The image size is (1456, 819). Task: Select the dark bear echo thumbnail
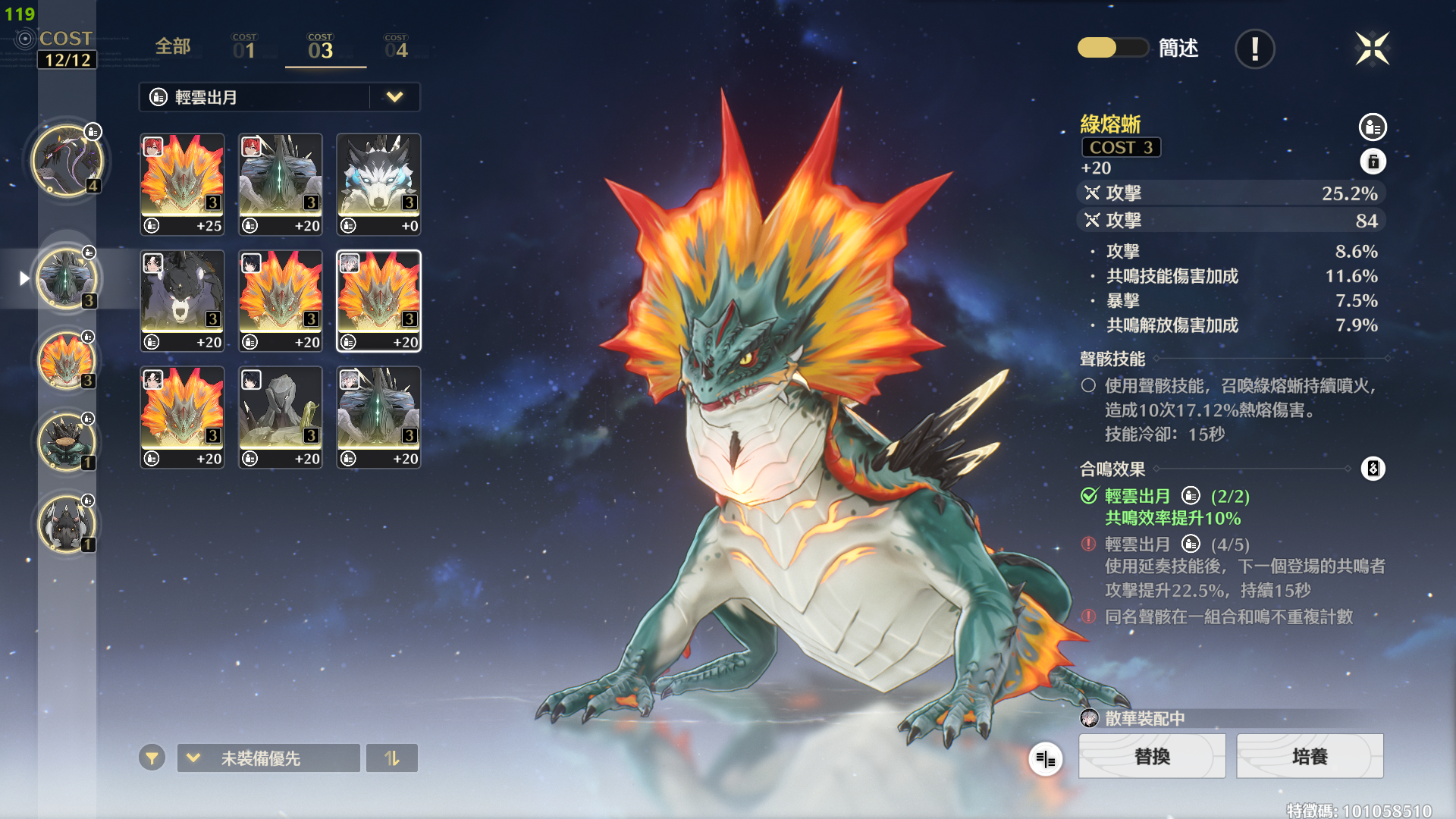coord(182,301)
